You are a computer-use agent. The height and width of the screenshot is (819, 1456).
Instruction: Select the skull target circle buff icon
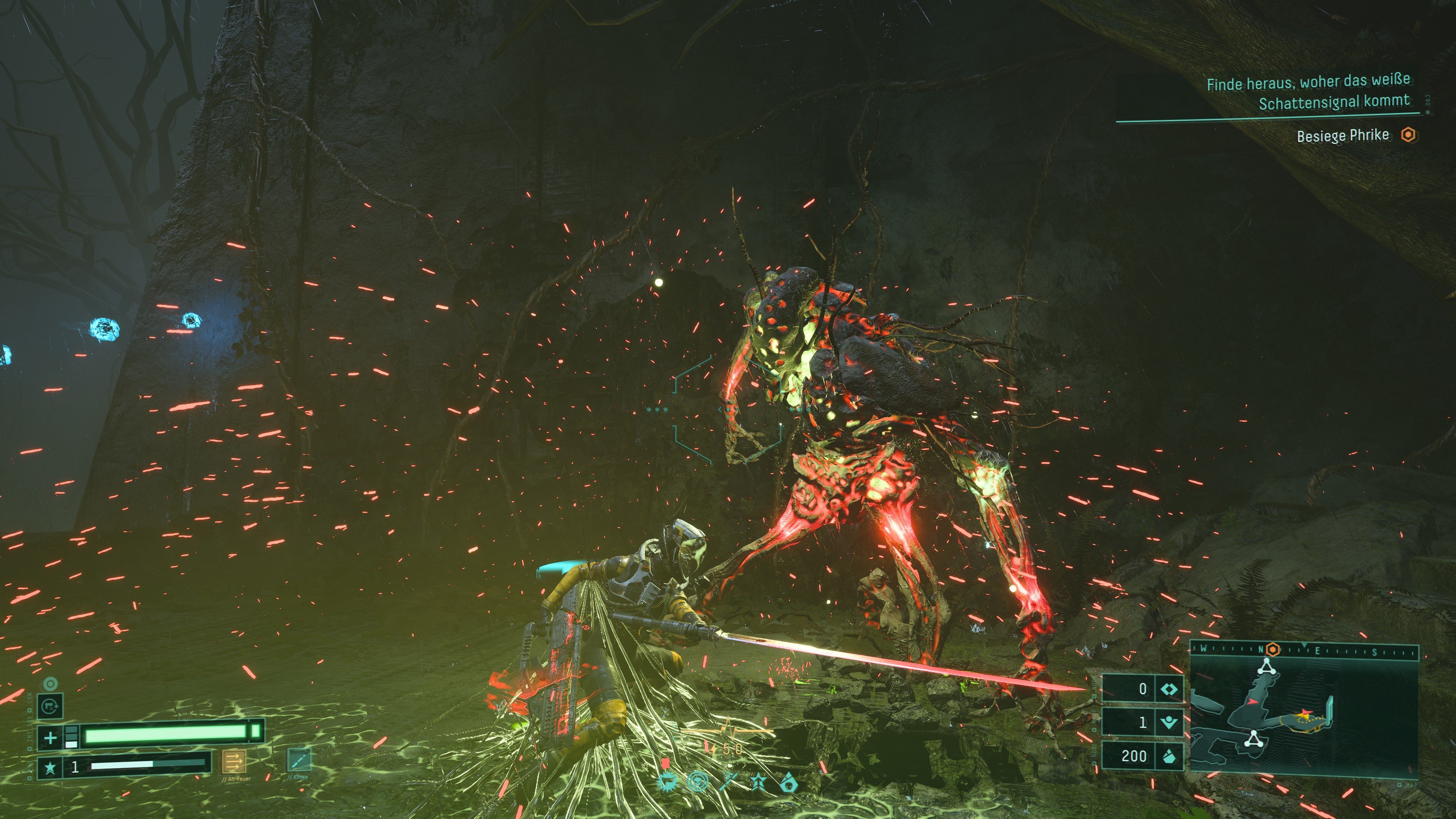click(698, 782)
